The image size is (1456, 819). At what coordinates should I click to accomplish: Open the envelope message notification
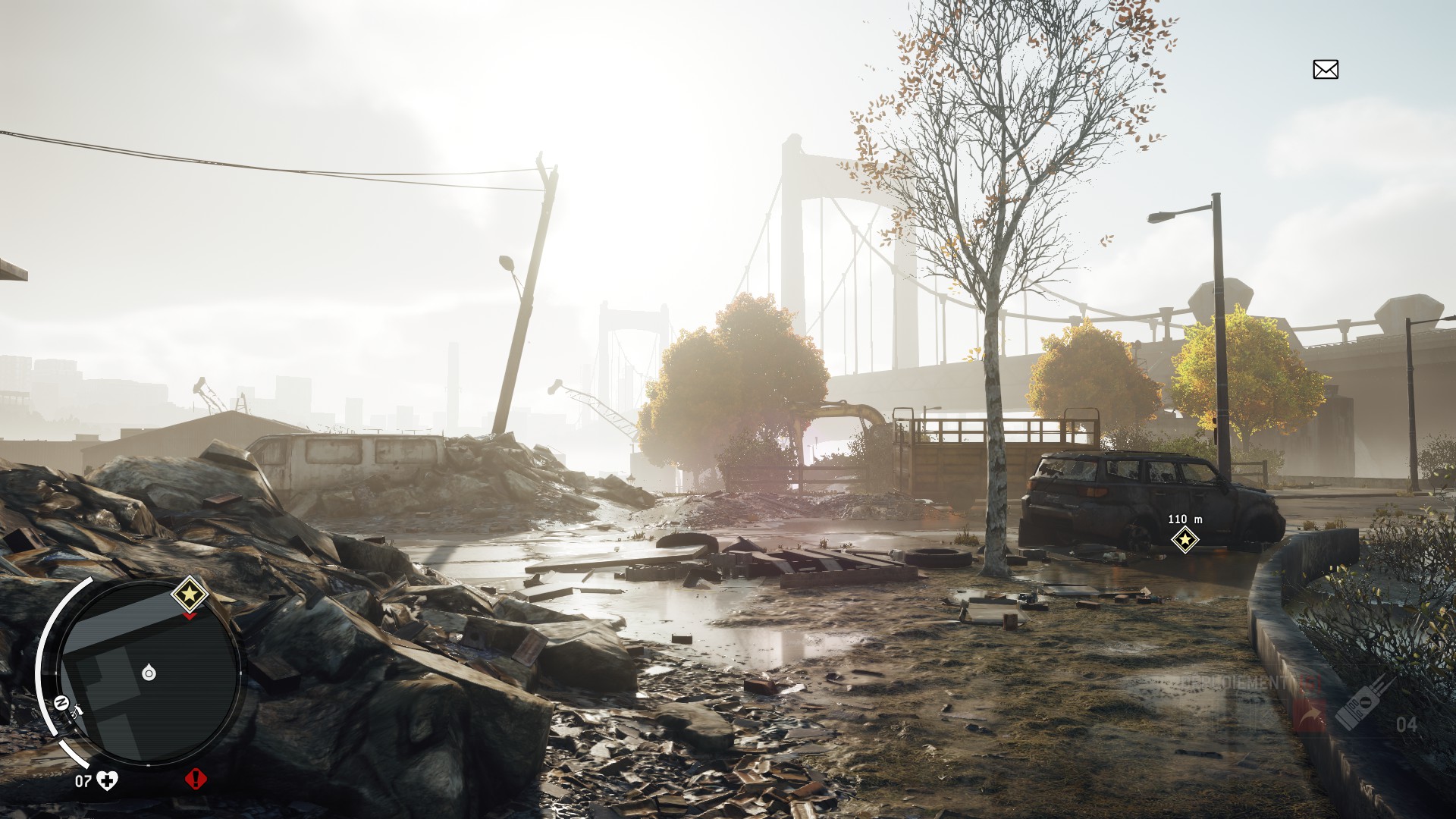(1325, 70)
